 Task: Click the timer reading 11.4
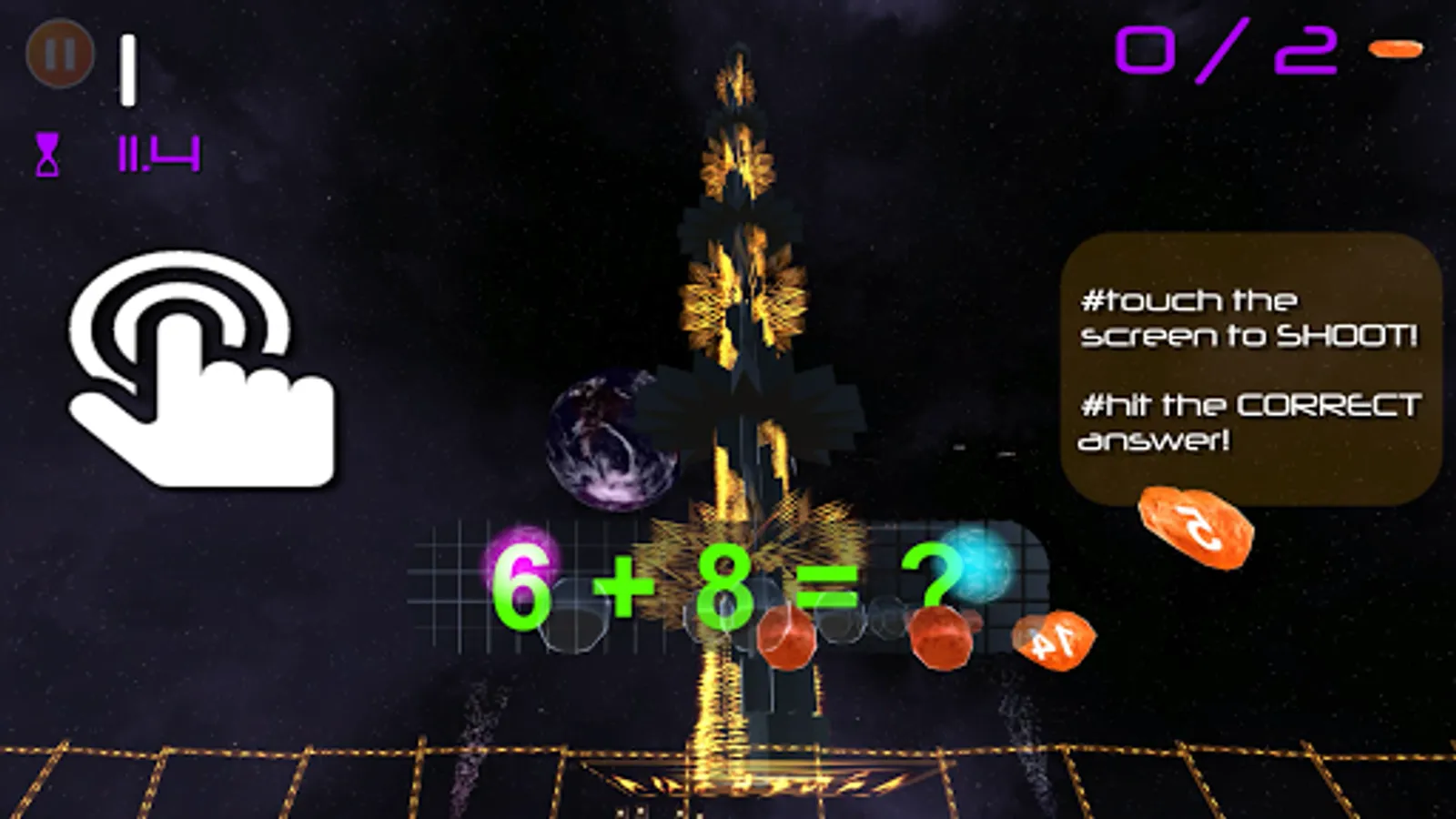(x=155, y=153)
